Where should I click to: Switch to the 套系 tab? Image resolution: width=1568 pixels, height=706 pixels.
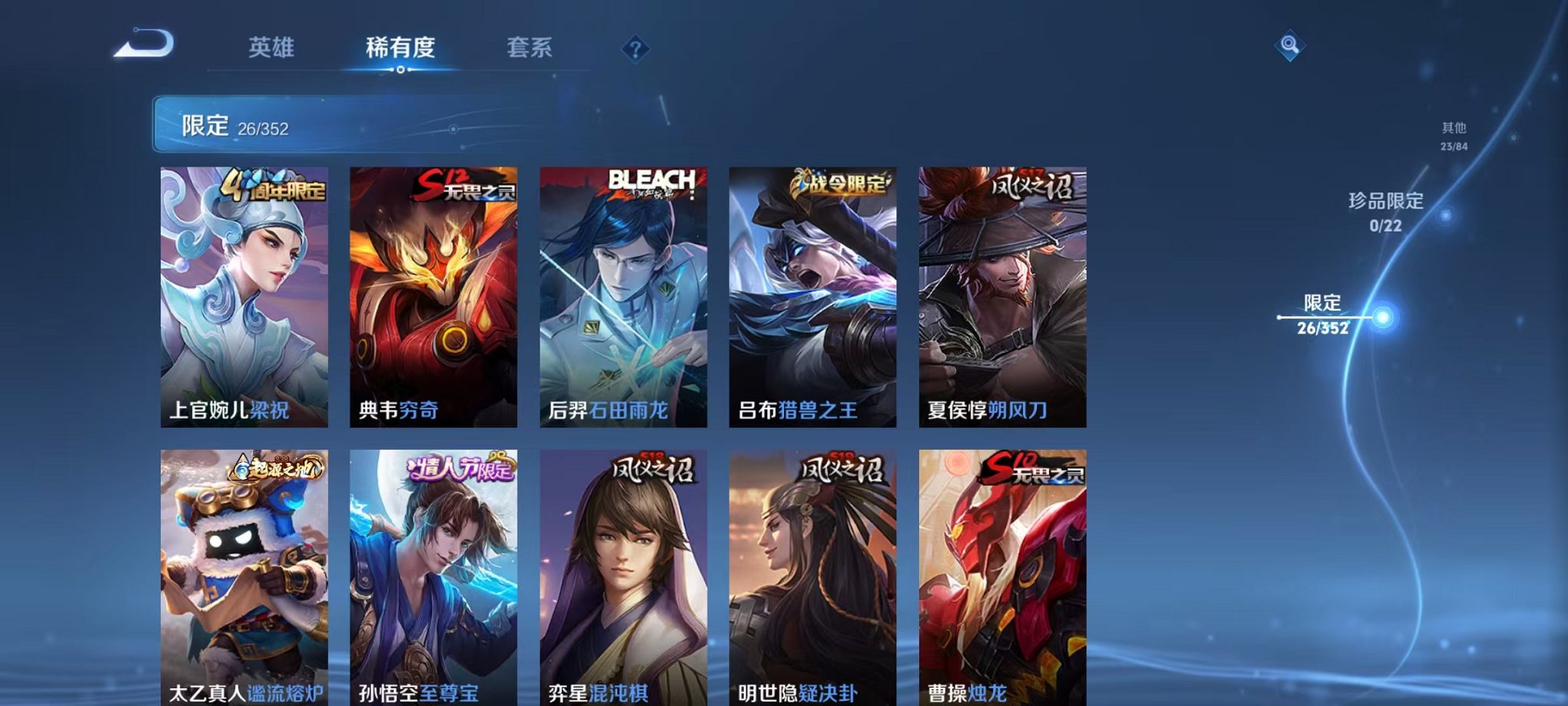(x=530, y=47)
